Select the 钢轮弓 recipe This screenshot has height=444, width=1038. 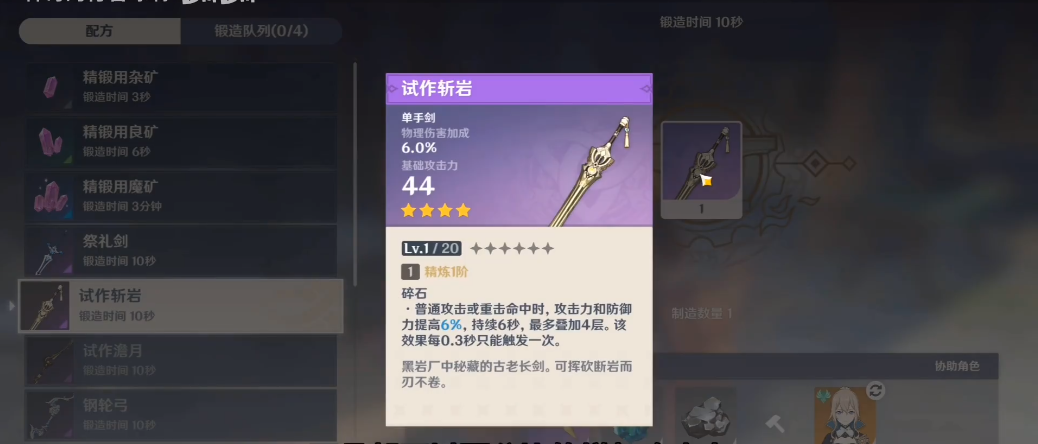click(181, 414)
